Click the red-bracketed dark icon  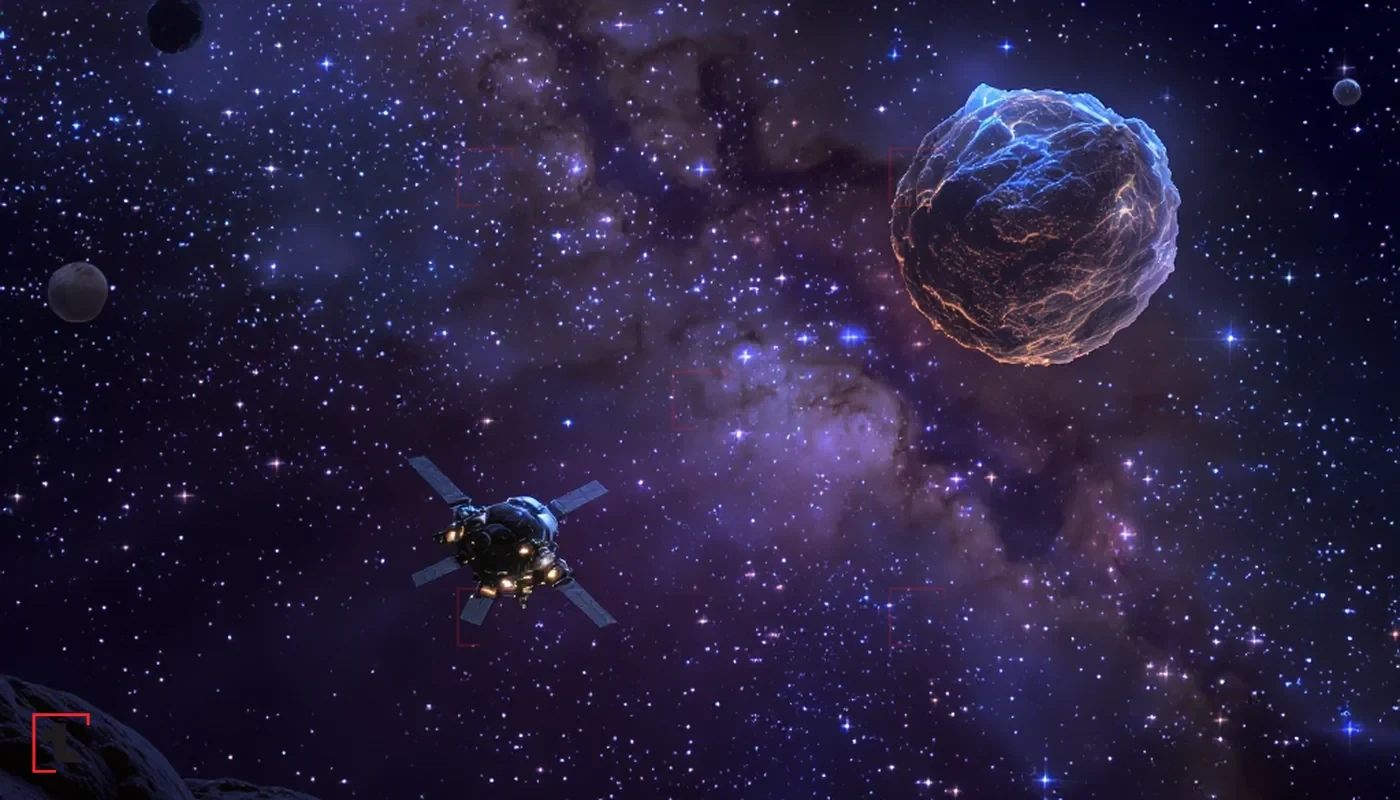[60, 743]
